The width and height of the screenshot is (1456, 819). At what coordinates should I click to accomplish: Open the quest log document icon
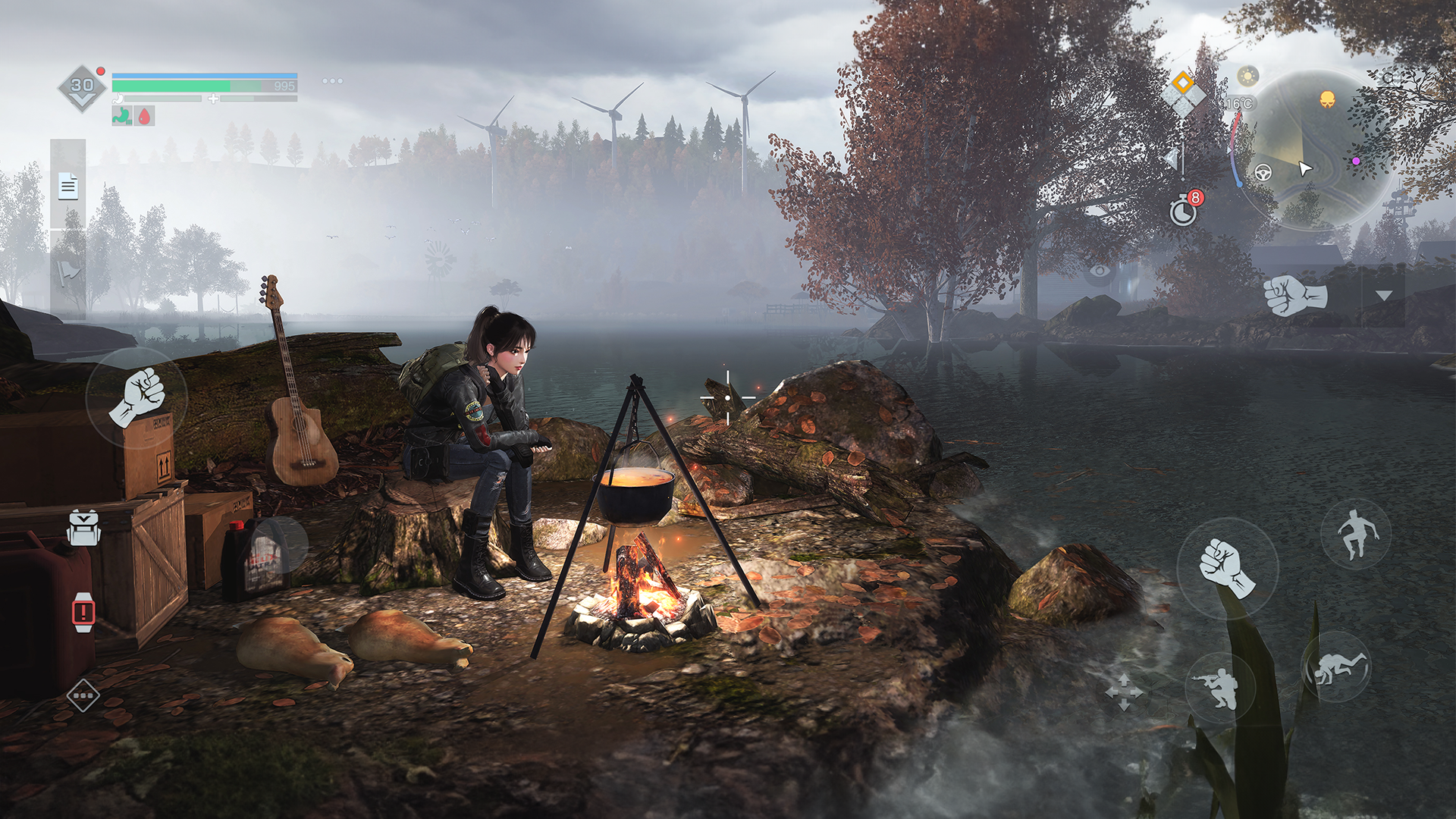point(68,186)
